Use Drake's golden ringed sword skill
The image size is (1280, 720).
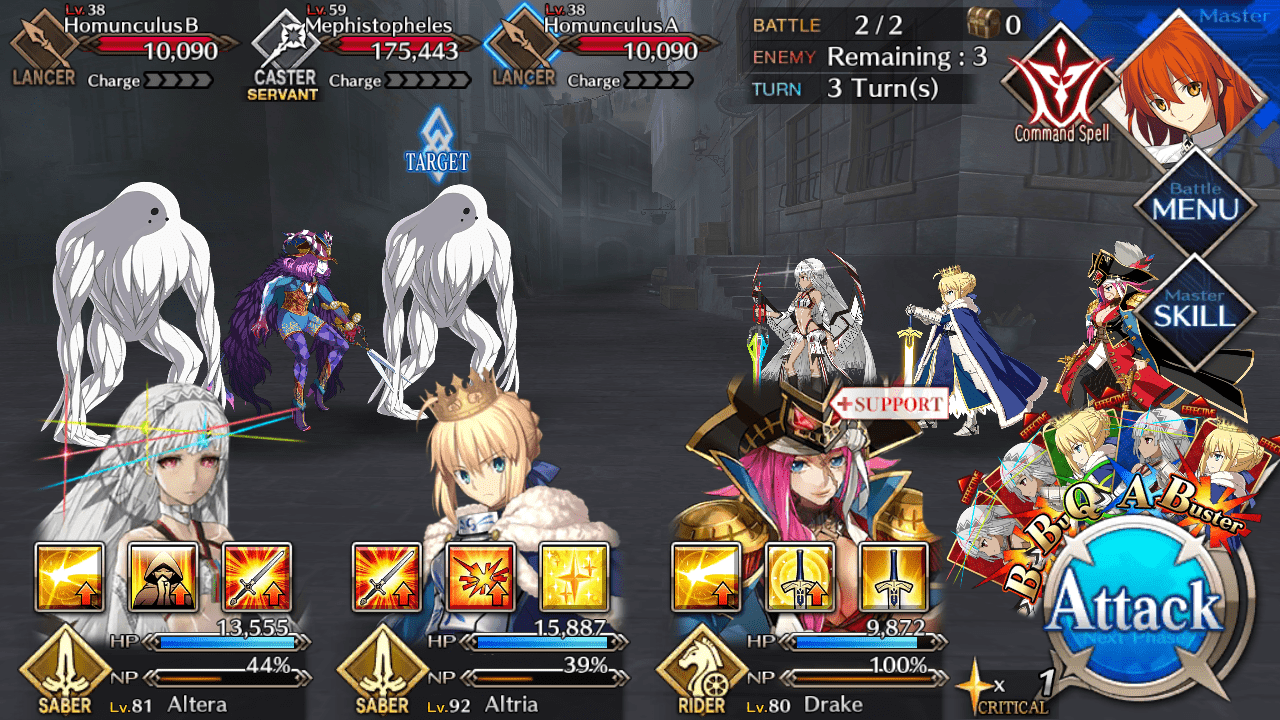(x=800, y=577)
